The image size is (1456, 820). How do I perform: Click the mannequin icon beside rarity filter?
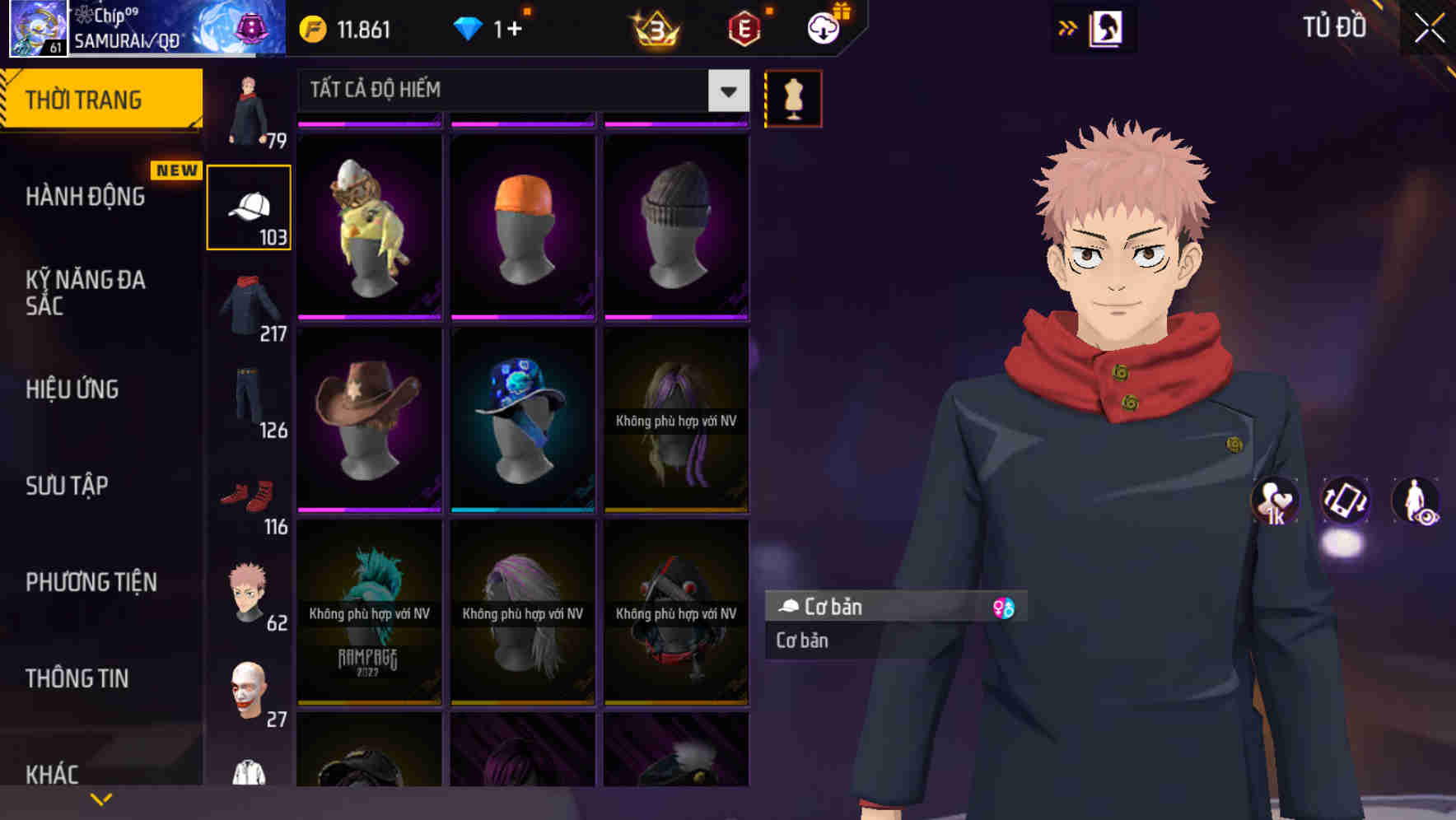click(x=792, y=97)
